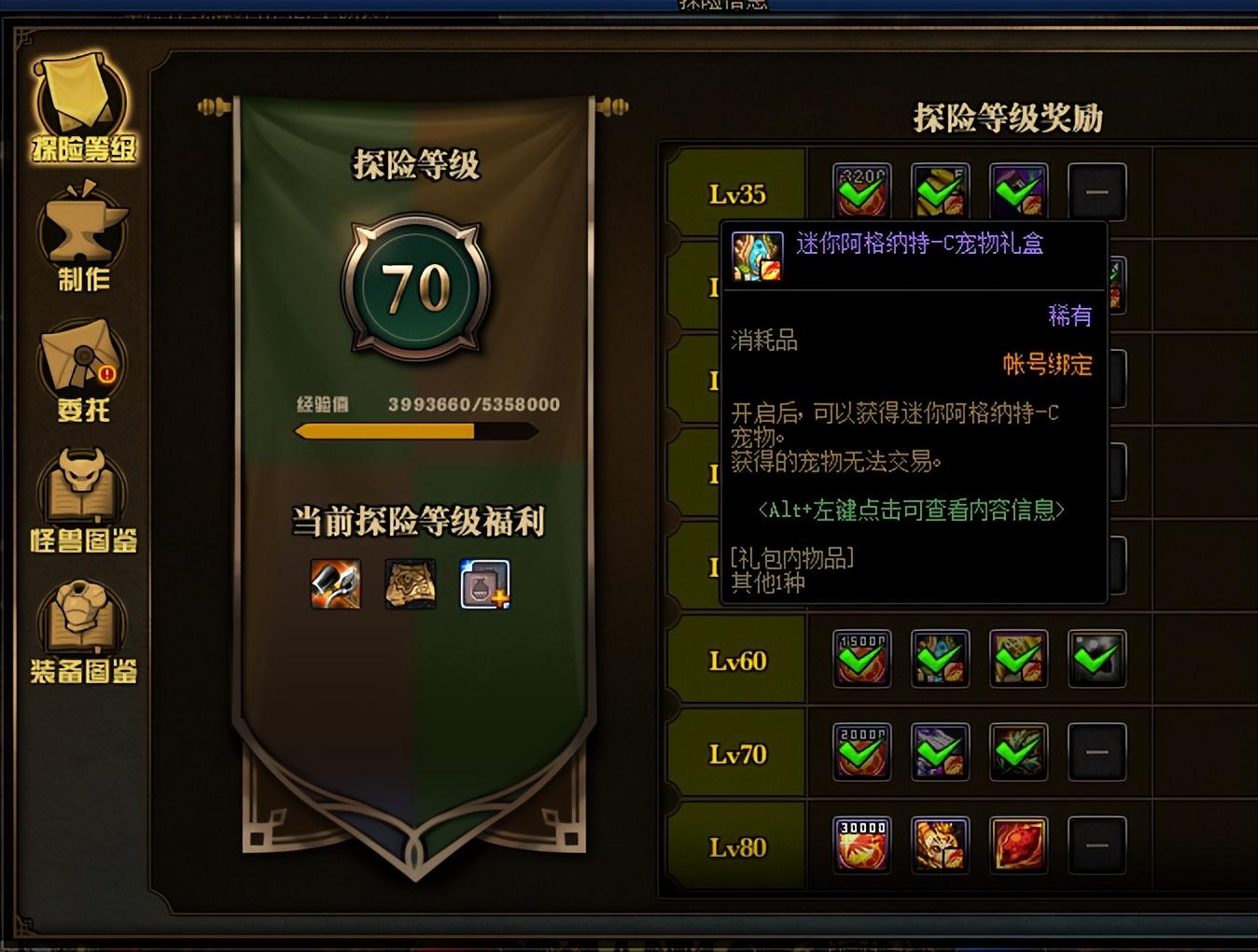This screenshot has height=952, width=1258.
Task: Click the claimed 3200 gold Lv35 reward
Action: tap(861, 190)
